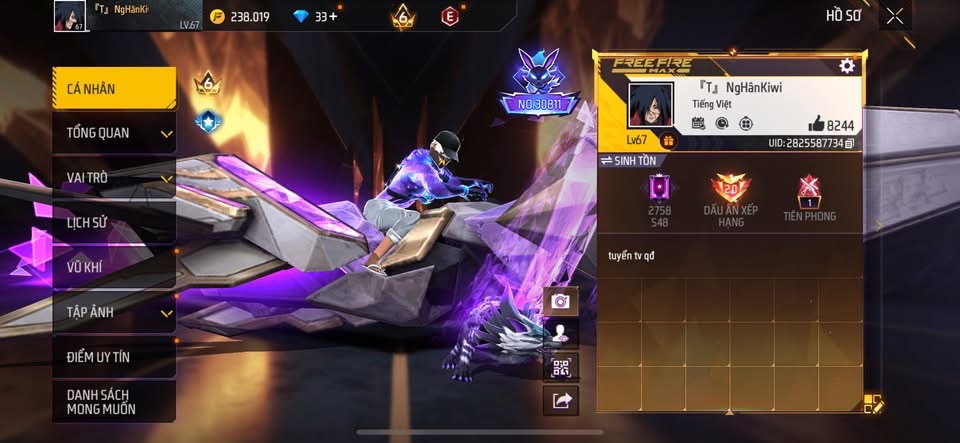Open profile settings gear icon
Image resolution: width=960 pixels, height=443 pixels.
(847, 66)
